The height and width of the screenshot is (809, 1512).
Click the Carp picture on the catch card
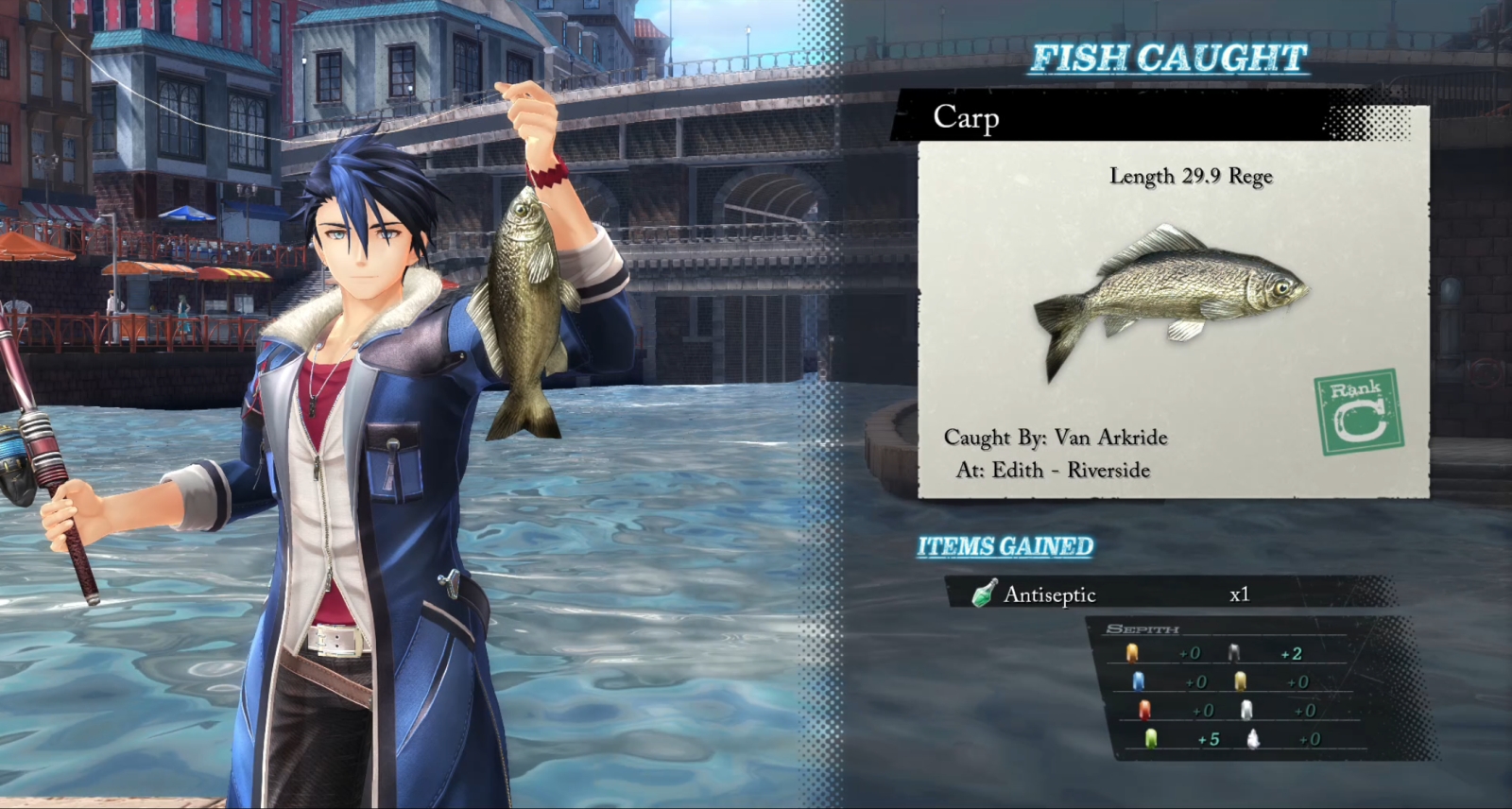click(1172, 295)
